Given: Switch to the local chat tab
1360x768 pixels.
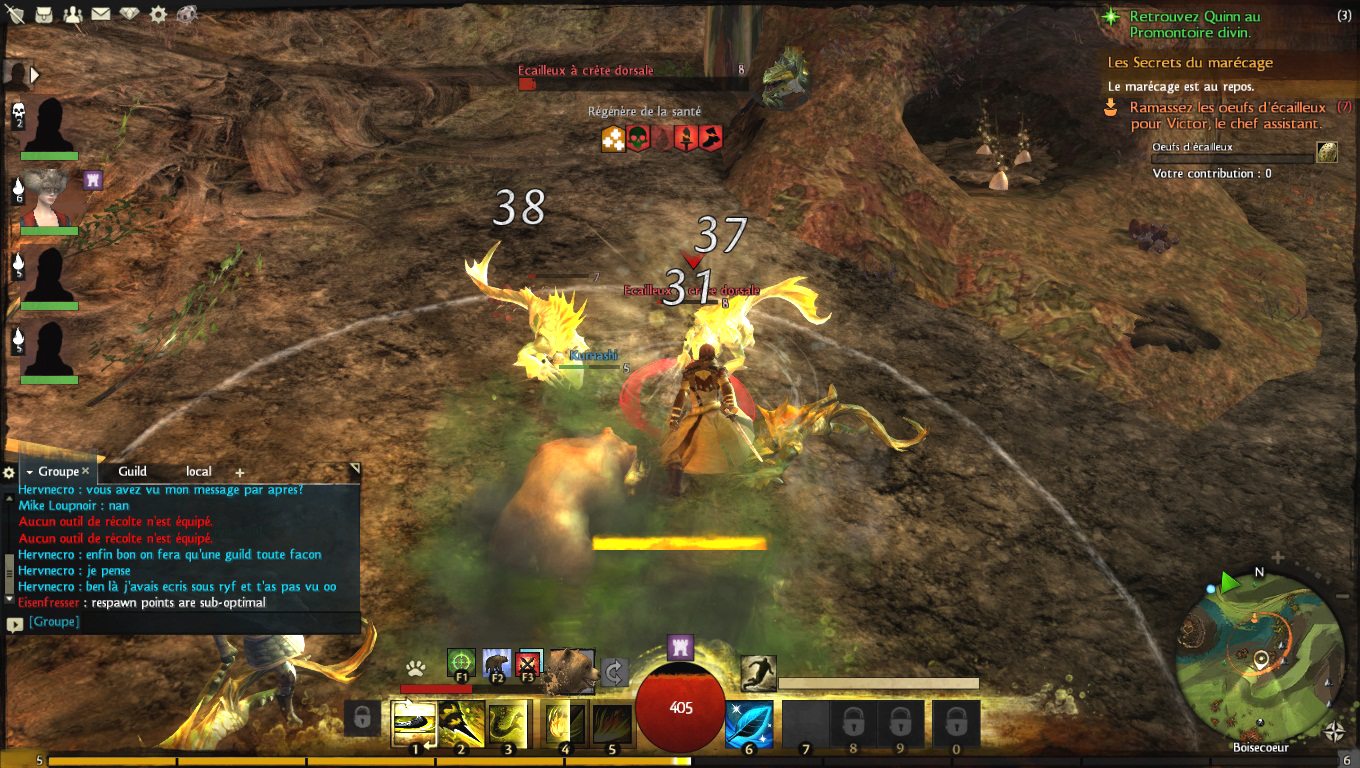Looking at the screenshot, I should coord(198,471).
